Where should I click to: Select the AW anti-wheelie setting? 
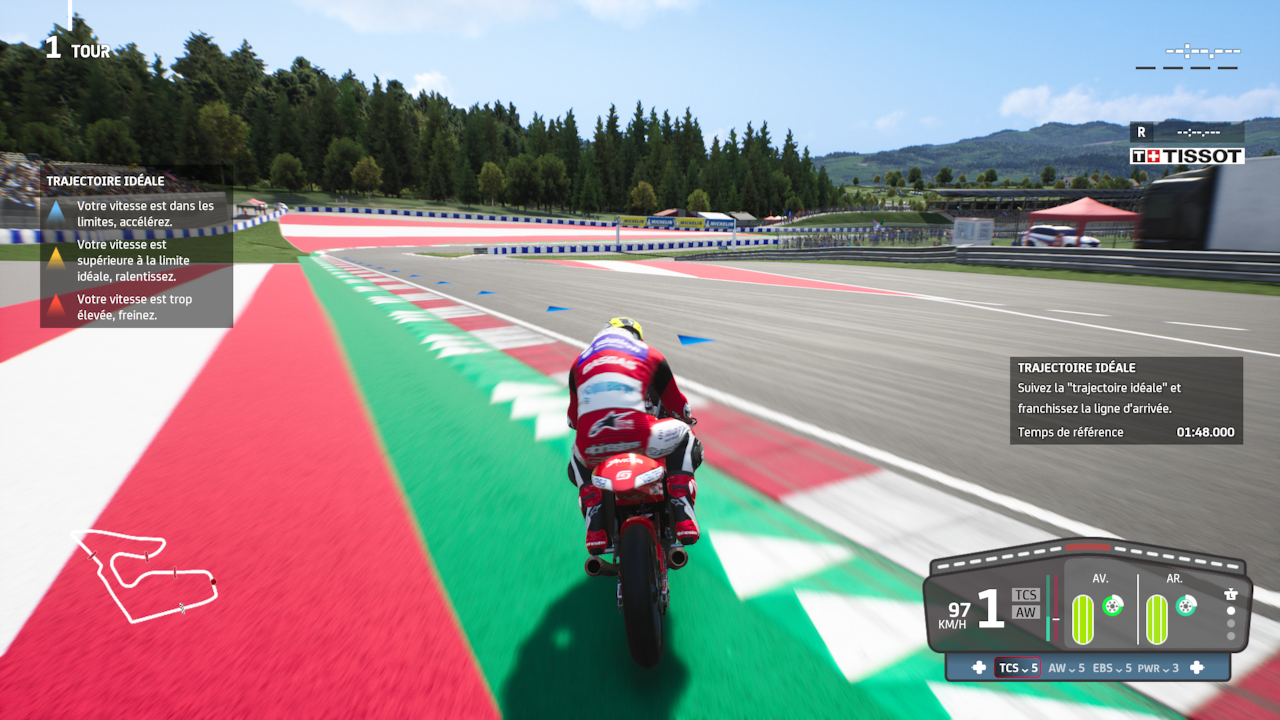coord(1066,668)
